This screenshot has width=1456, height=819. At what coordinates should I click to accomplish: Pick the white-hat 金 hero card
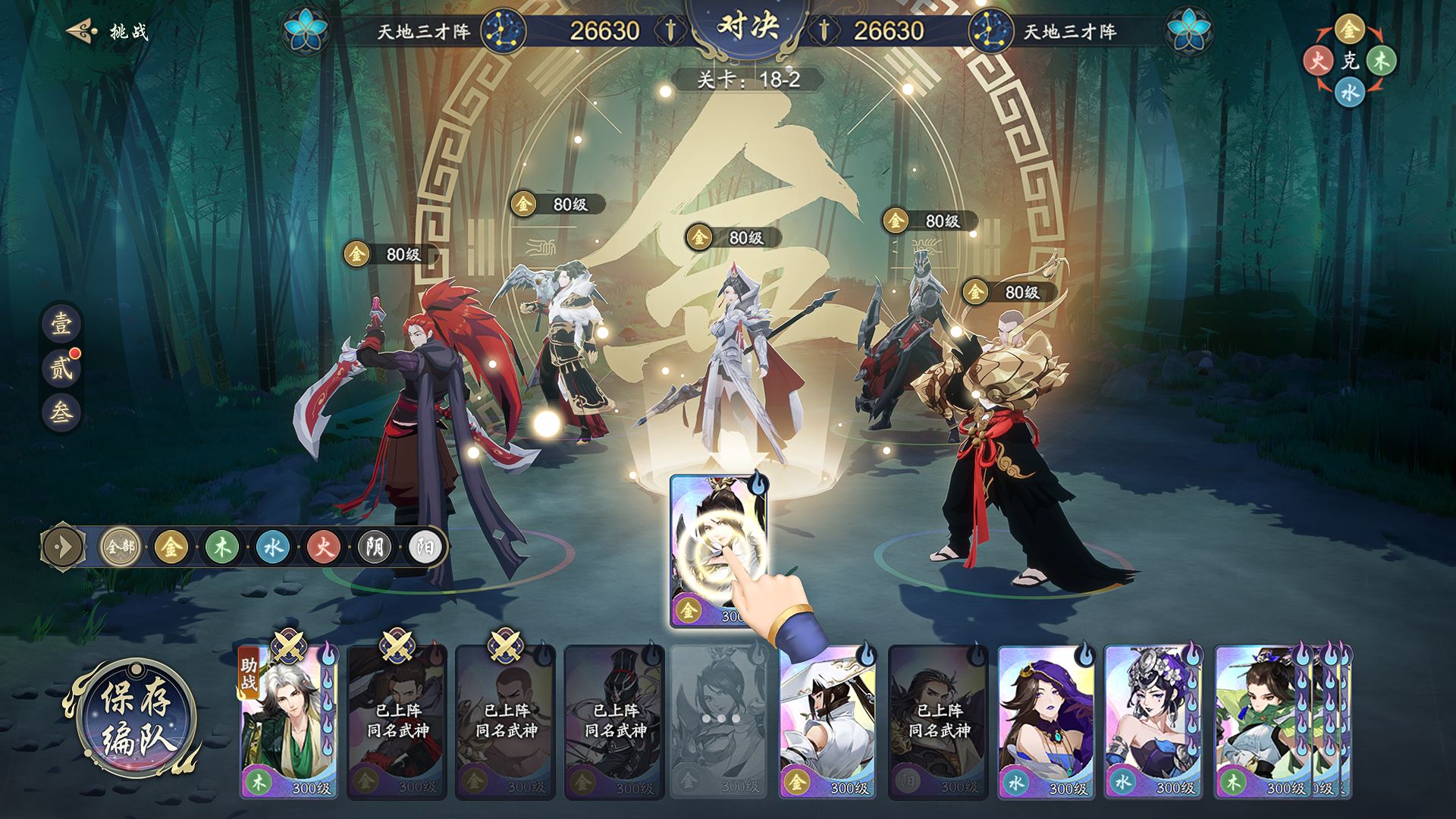pos(827,722)
